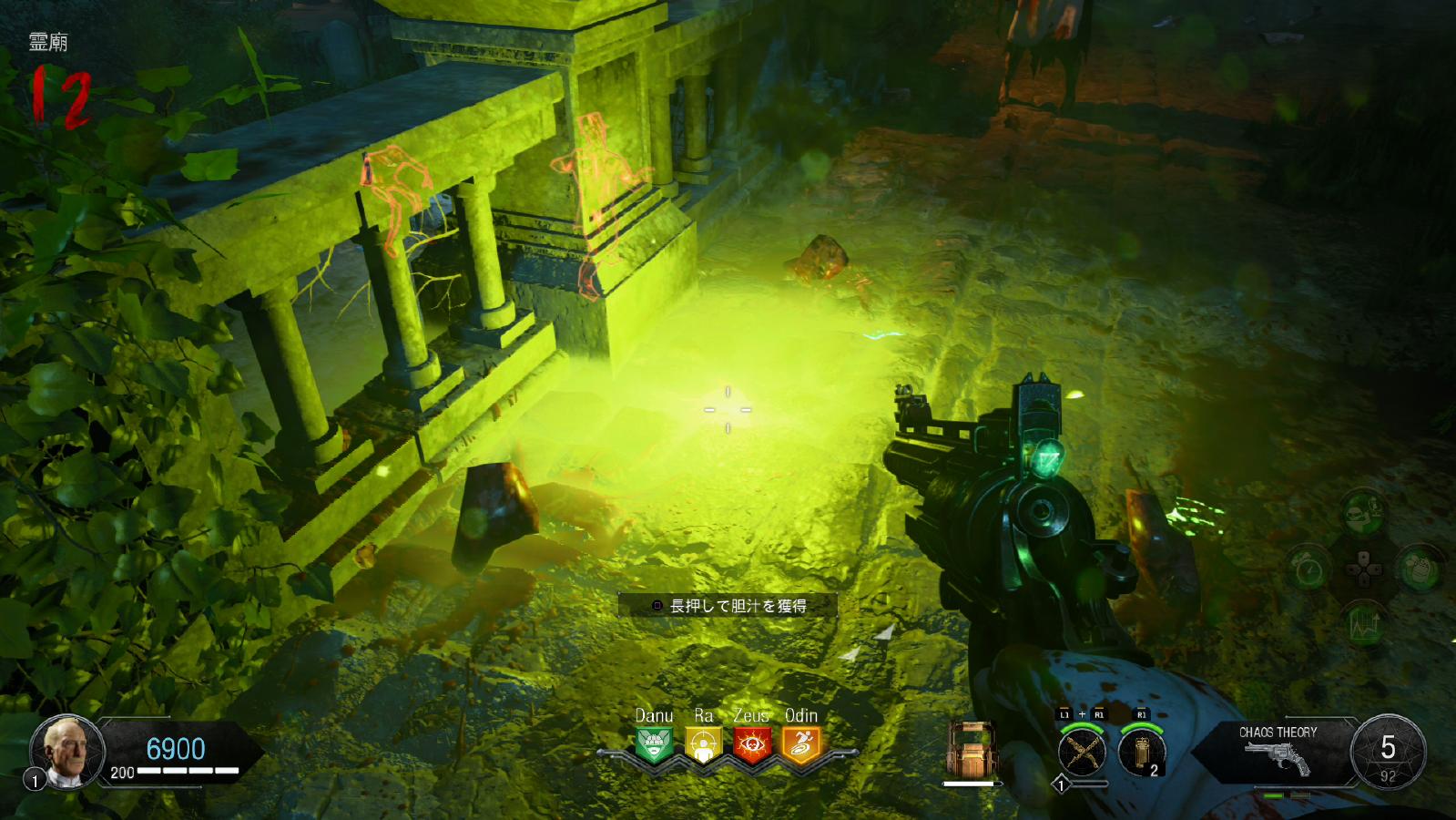1456x820 pixels.
Task: Select the Chaos Theory revolver weapon icon
Action: (1278, 756)
